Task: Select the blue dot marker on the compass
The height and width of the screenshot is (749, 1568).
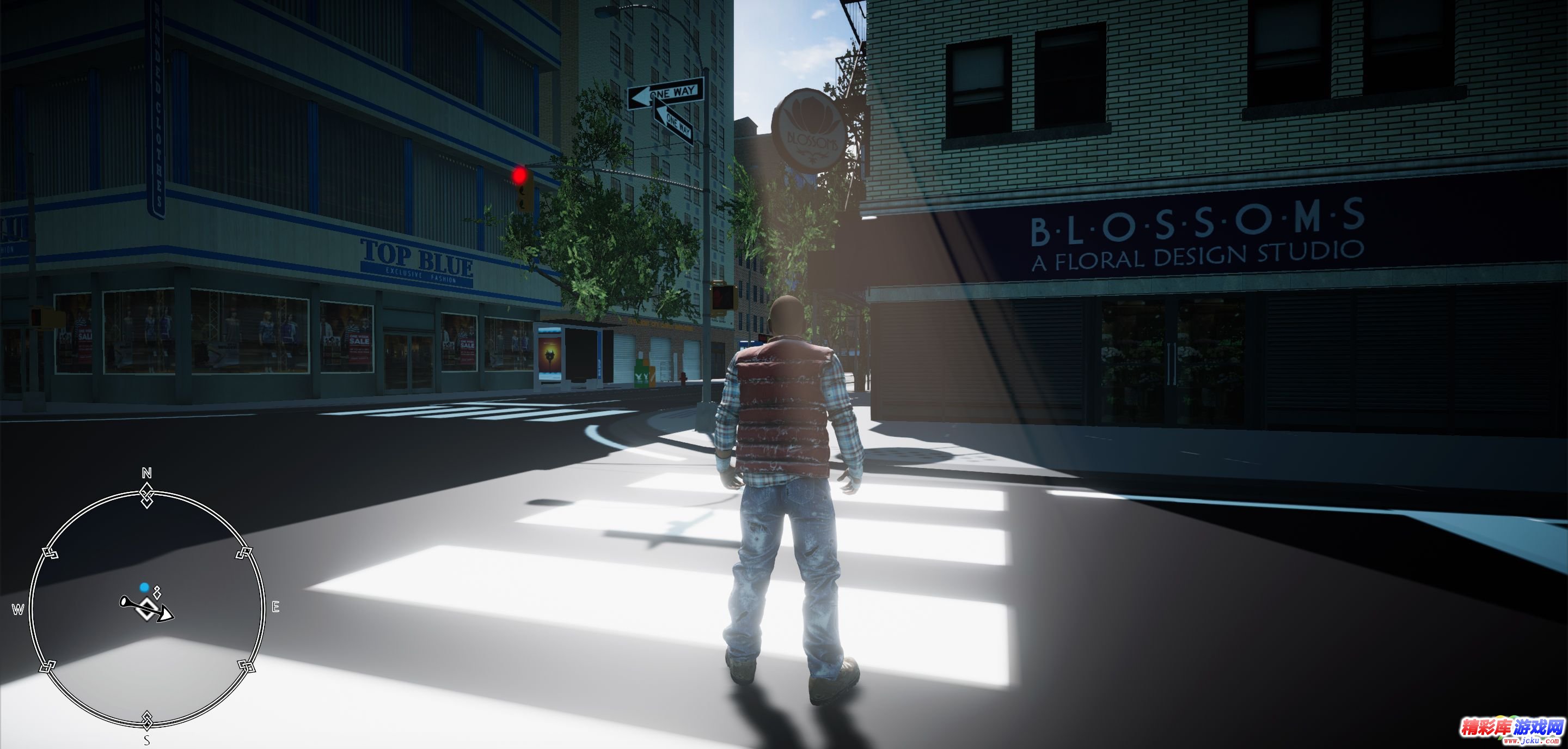Action: 144,588
